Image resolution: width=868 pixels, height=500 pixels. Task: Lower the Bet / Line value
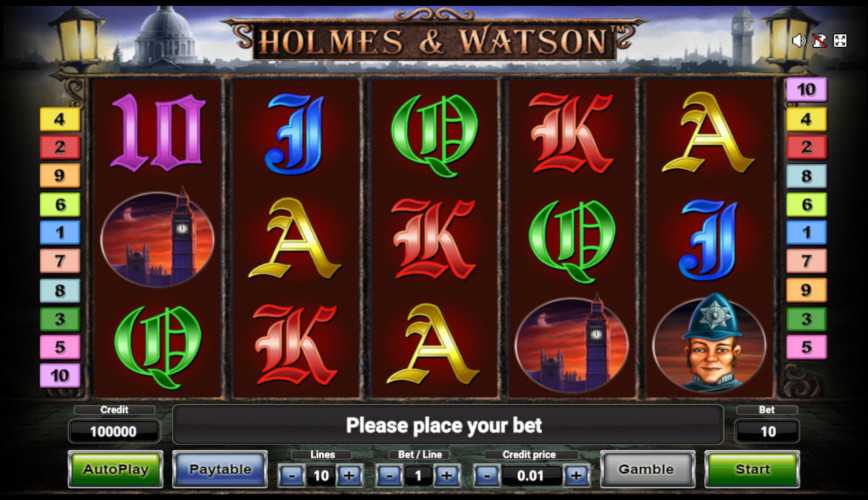point(390,476)
